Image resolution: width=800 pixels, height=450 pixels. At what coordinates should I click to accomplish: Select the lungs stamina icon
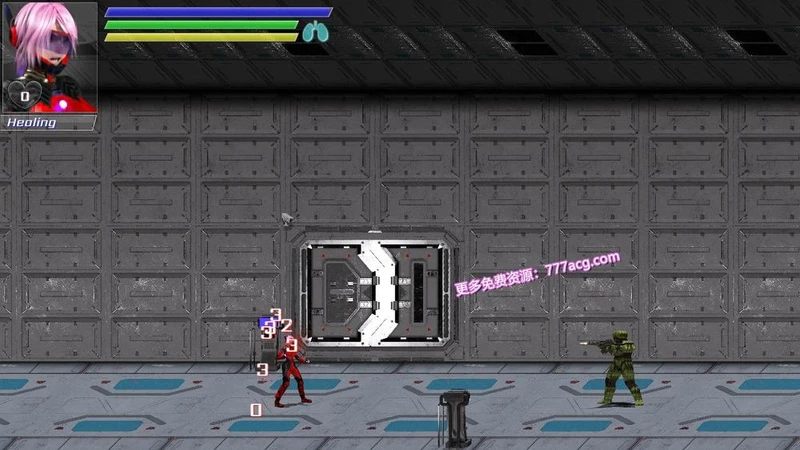315,33
